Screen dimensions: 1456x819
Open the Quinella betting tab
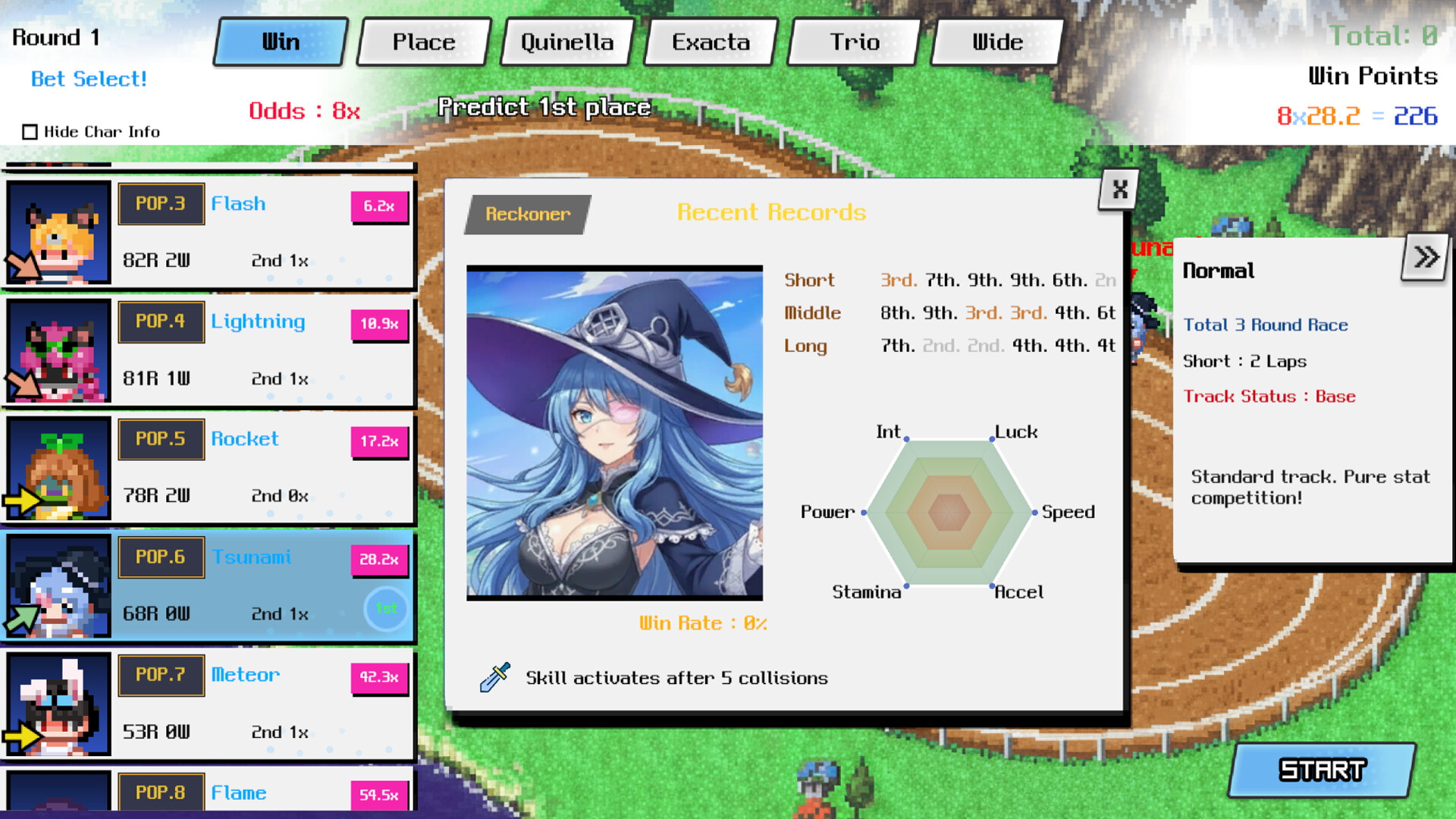pyautogui.click(x=566, y=42)
